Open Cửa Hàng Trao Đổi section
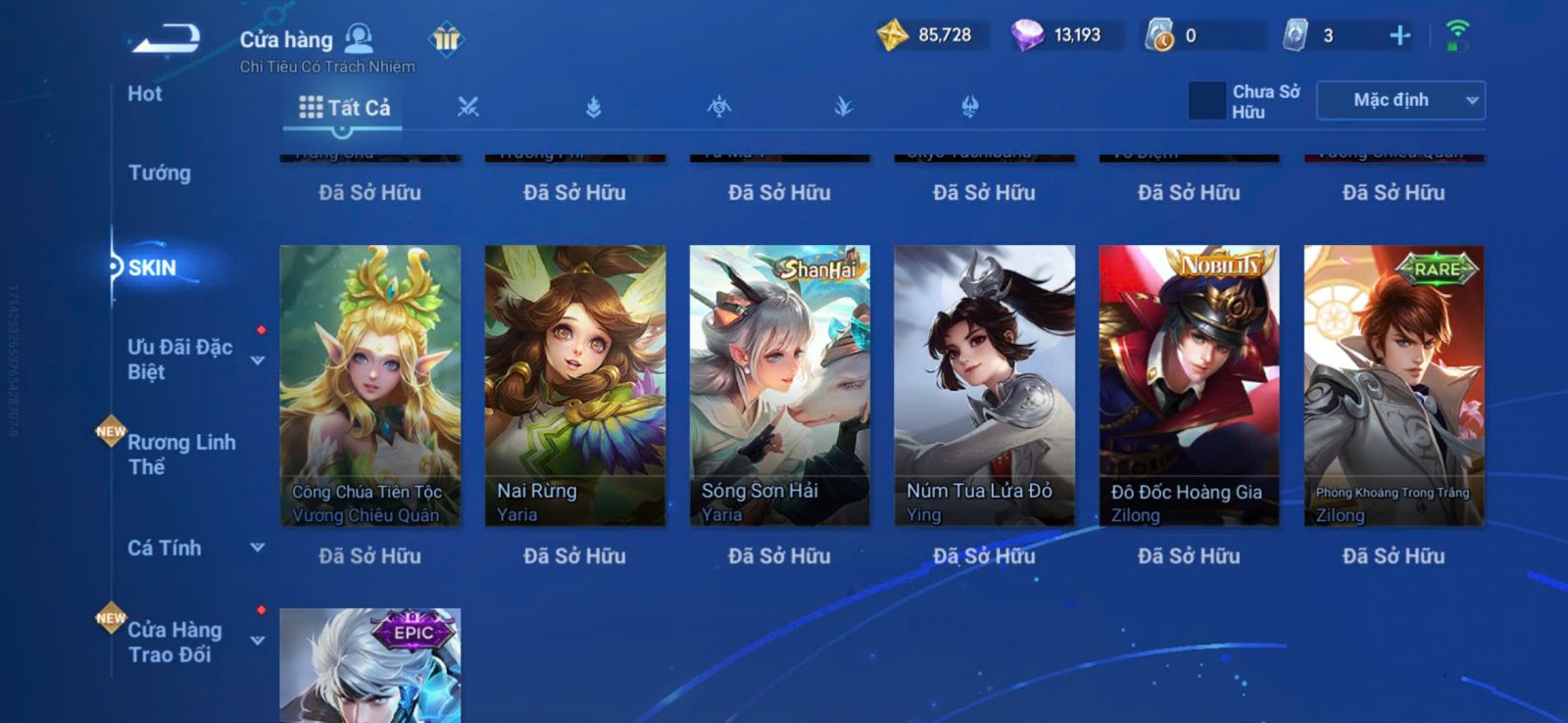This screenshot has height=723, width=1568. 174,642
